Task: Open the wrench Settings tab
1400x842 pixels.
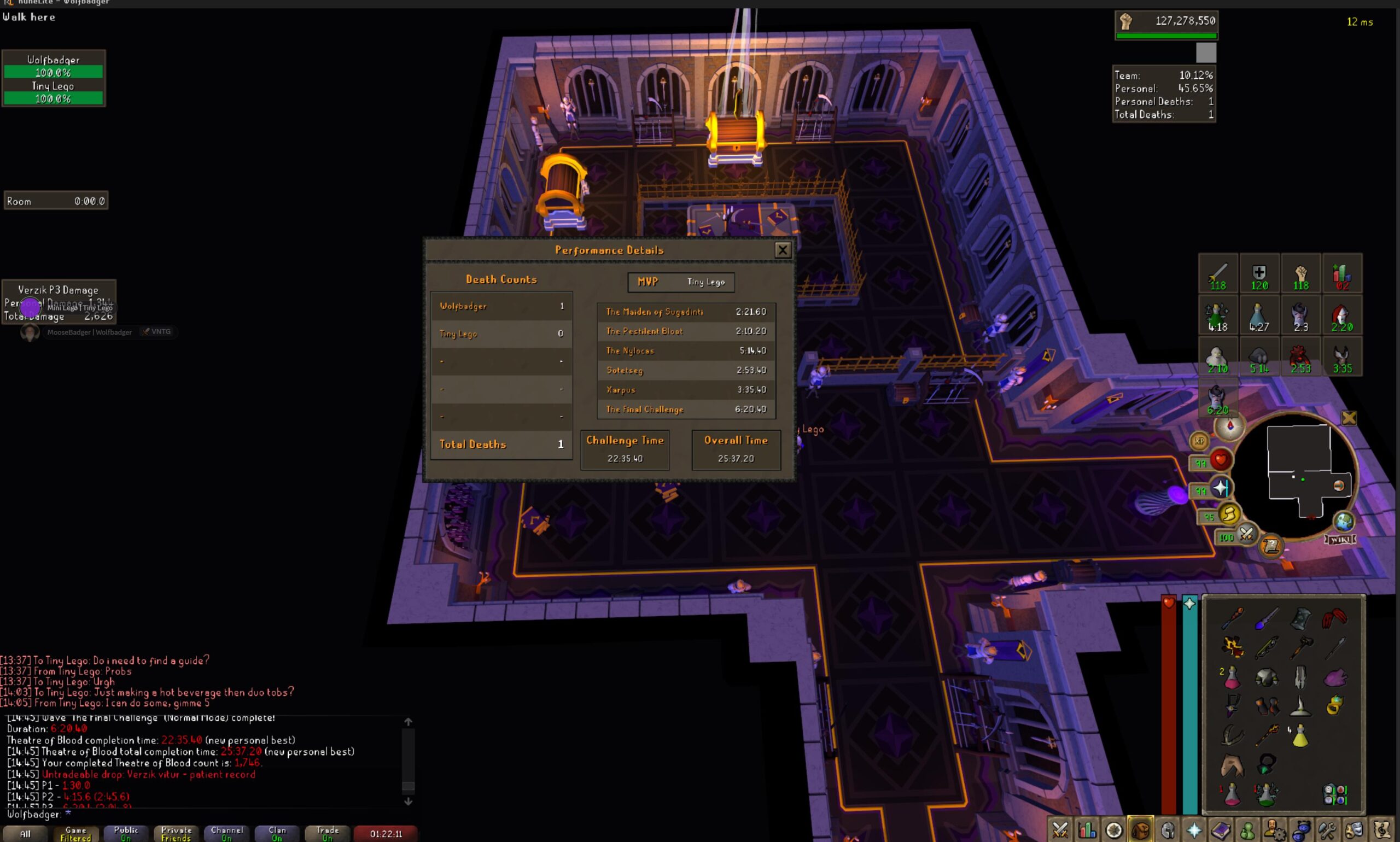Action: point(1327,830)
